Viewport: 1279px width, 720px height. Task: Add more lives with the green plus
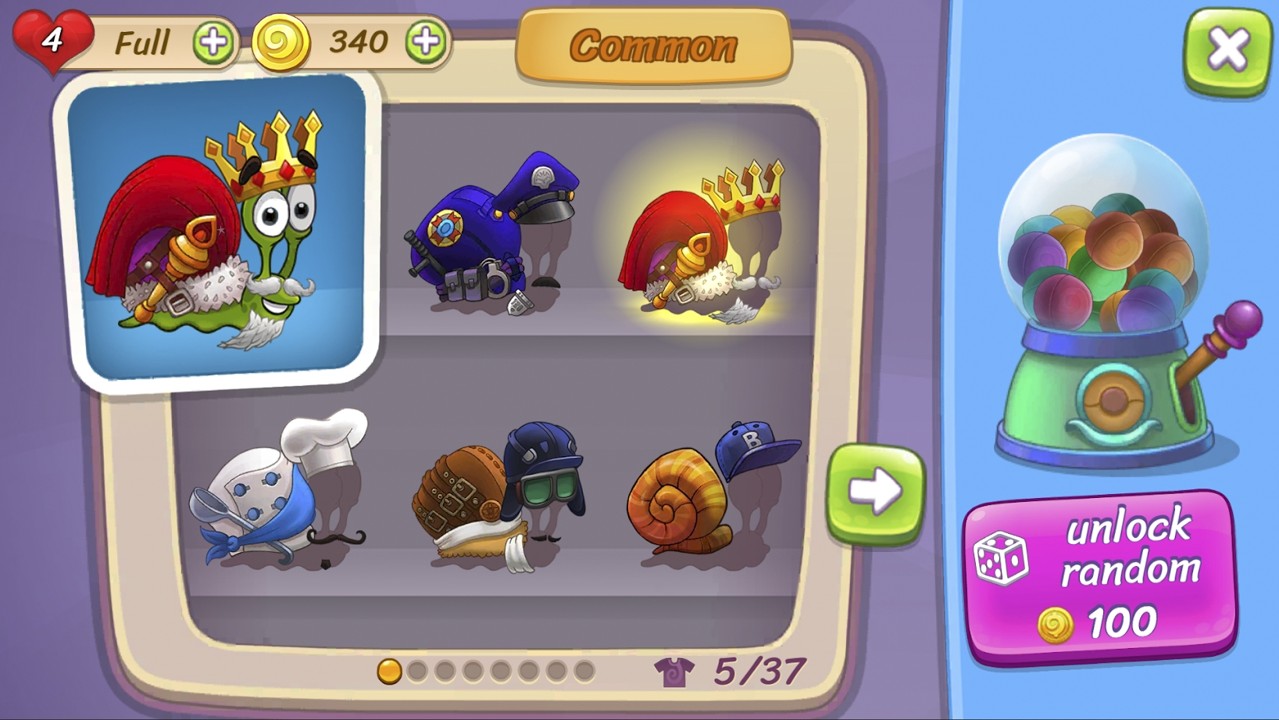click(213, 43)
